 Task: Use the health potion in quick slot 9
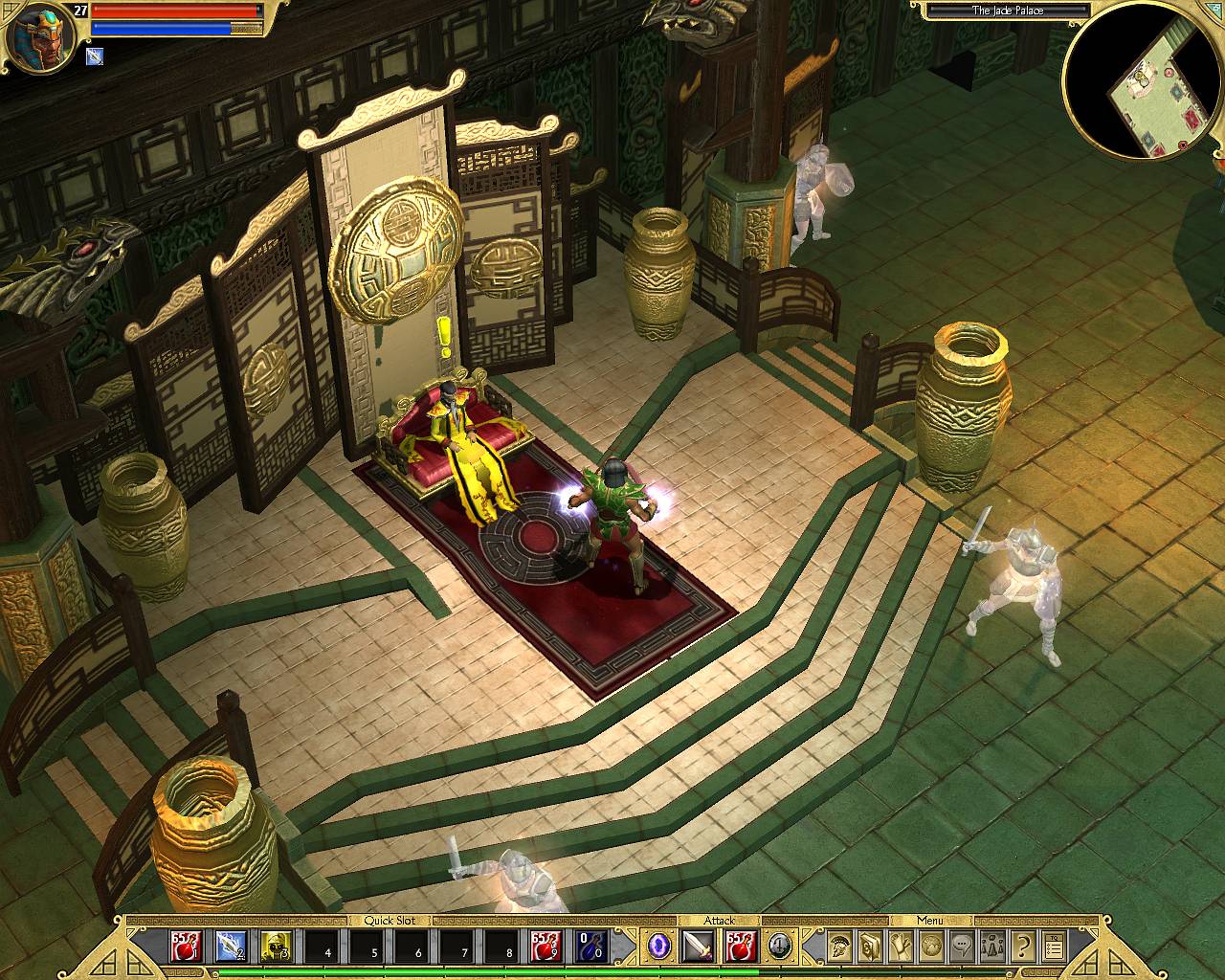point(547,947)
